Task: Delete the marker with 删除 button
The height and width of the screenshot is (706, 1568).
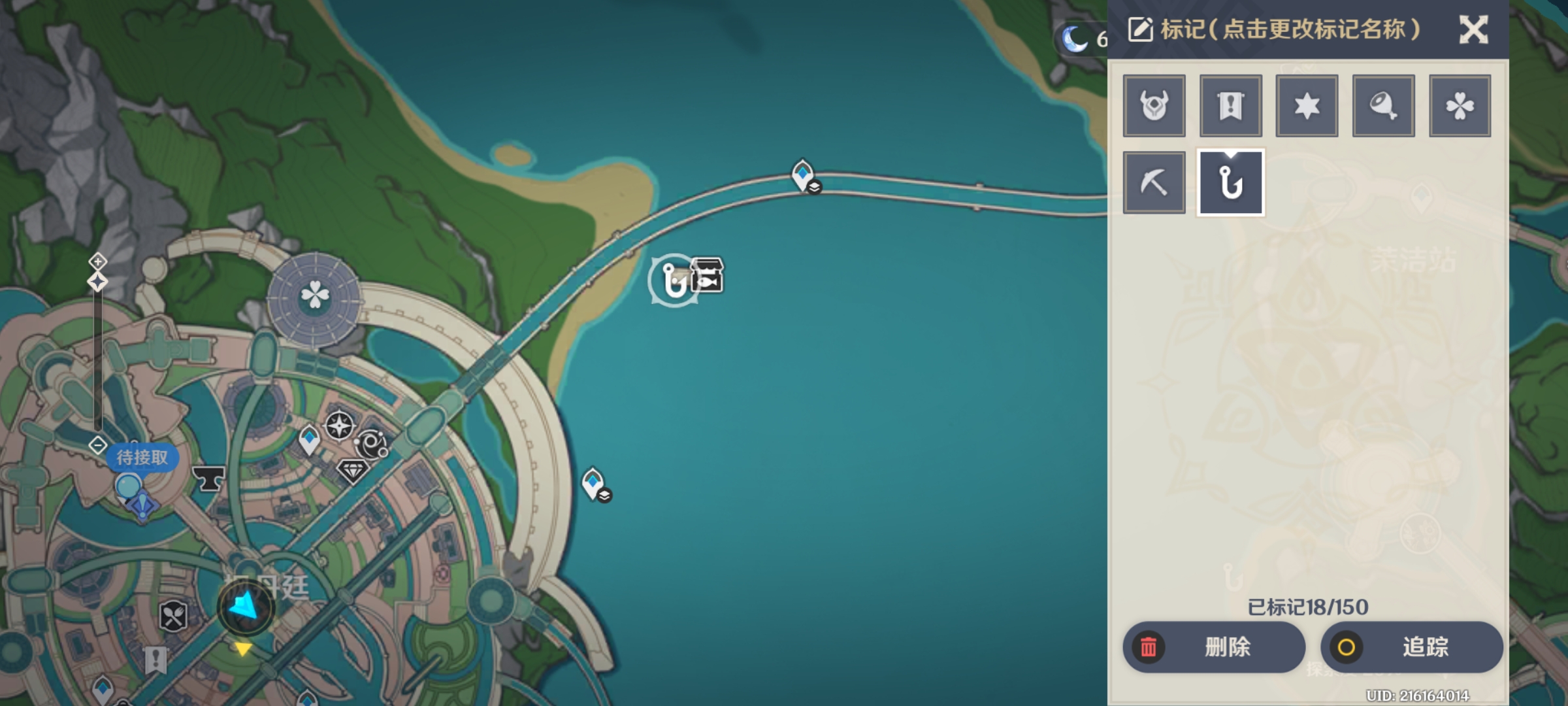Action: click(1214, 647)
